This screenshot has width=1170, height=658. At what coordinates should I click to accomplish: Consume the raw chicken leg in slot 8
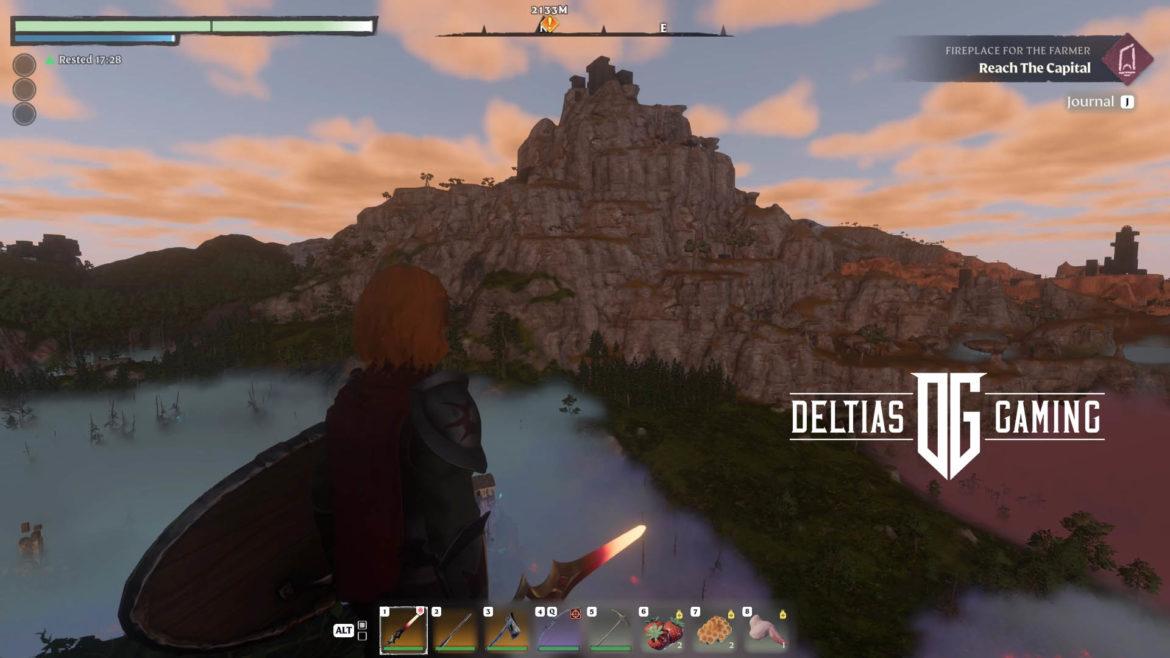[767, 630]
